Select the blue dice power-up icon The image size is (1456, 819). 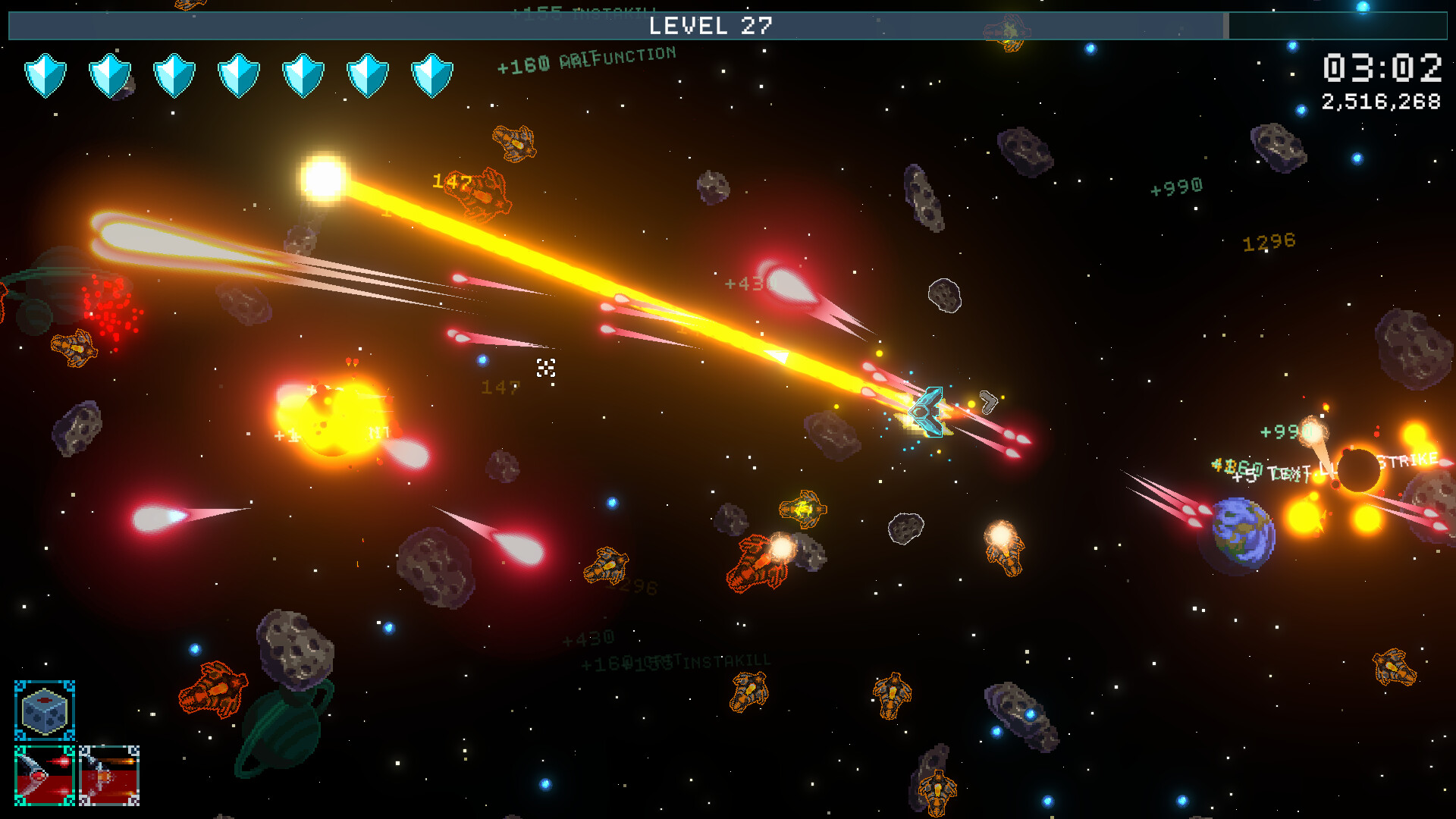[45, 711]
